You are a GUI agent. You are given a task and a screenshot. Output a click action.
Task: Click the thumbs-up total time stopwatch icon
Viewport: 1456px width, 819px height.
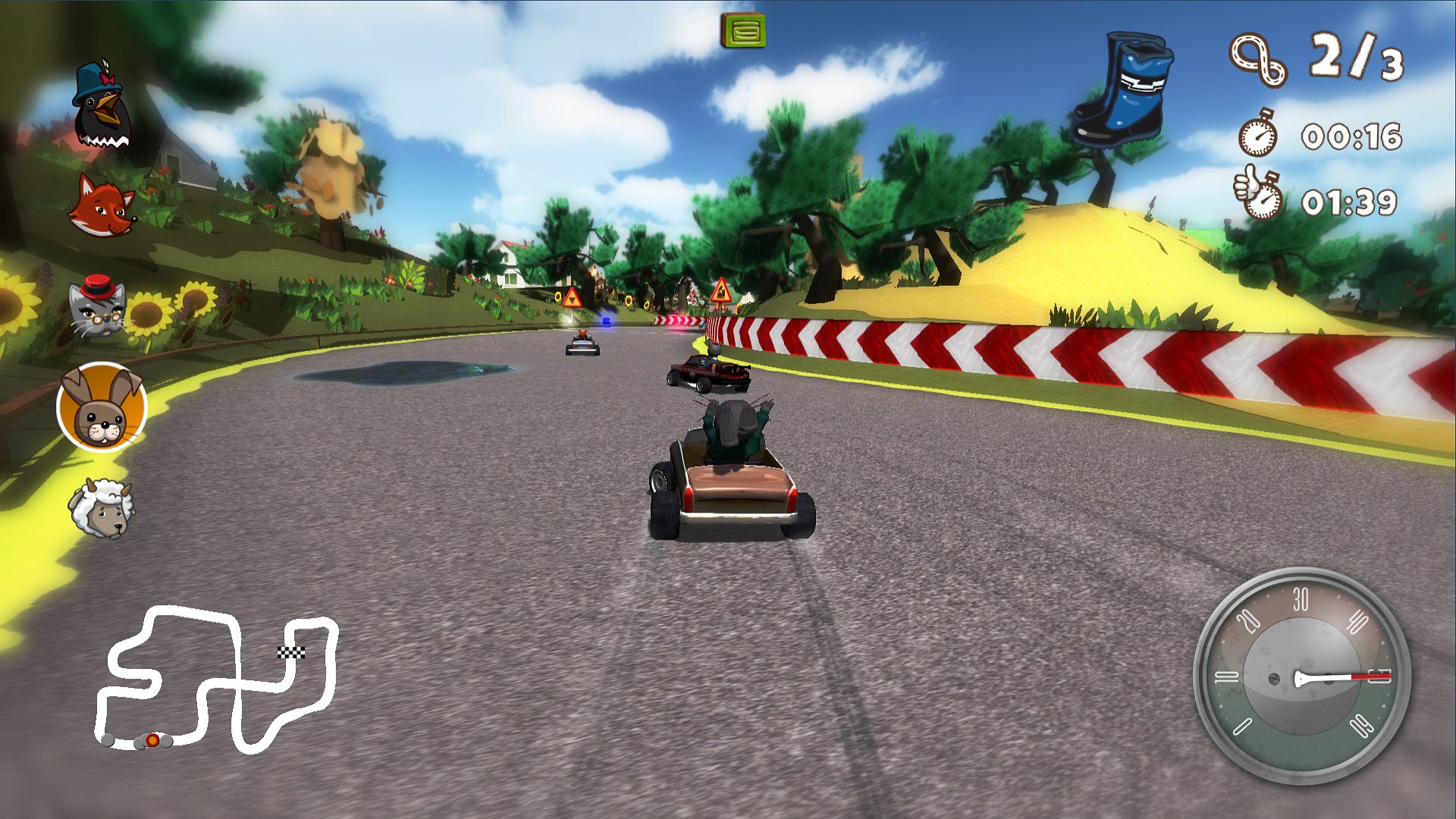[x=1259, y=193]
